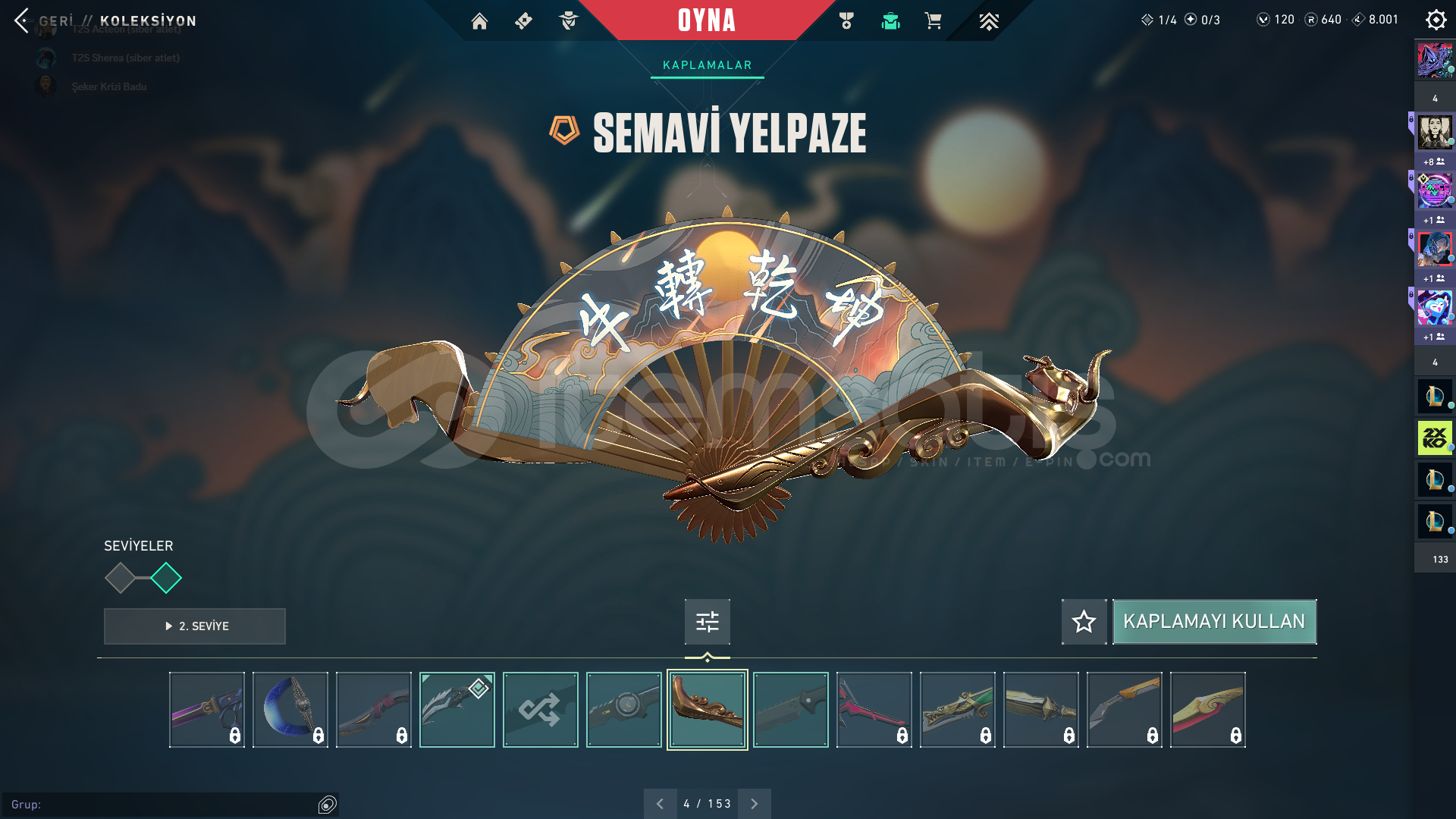Click the Grup chat input field
Viewport: 1456px width, 819px height.
click(163, 805)
